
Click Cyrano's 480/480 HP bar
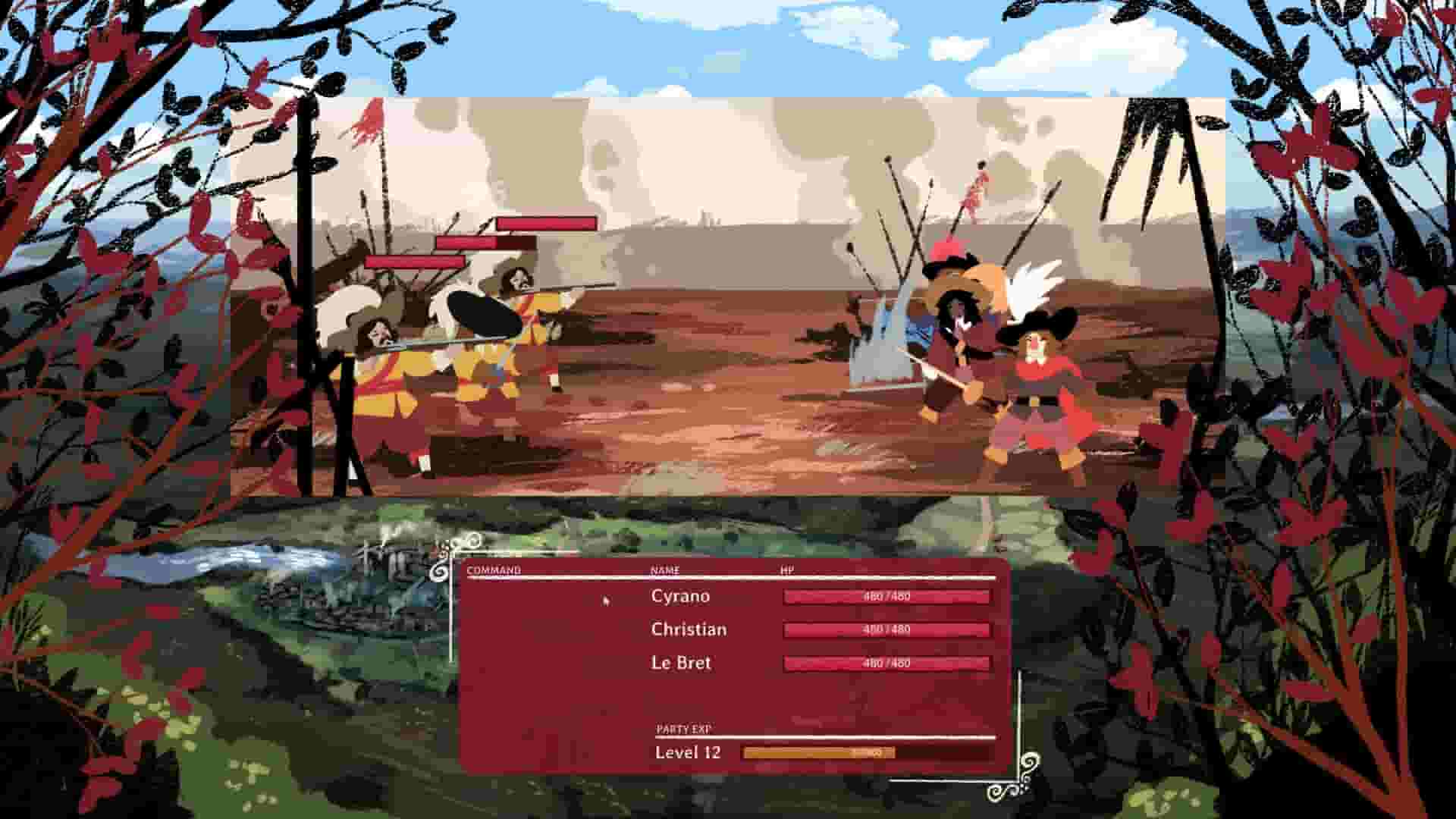[887, 597]
